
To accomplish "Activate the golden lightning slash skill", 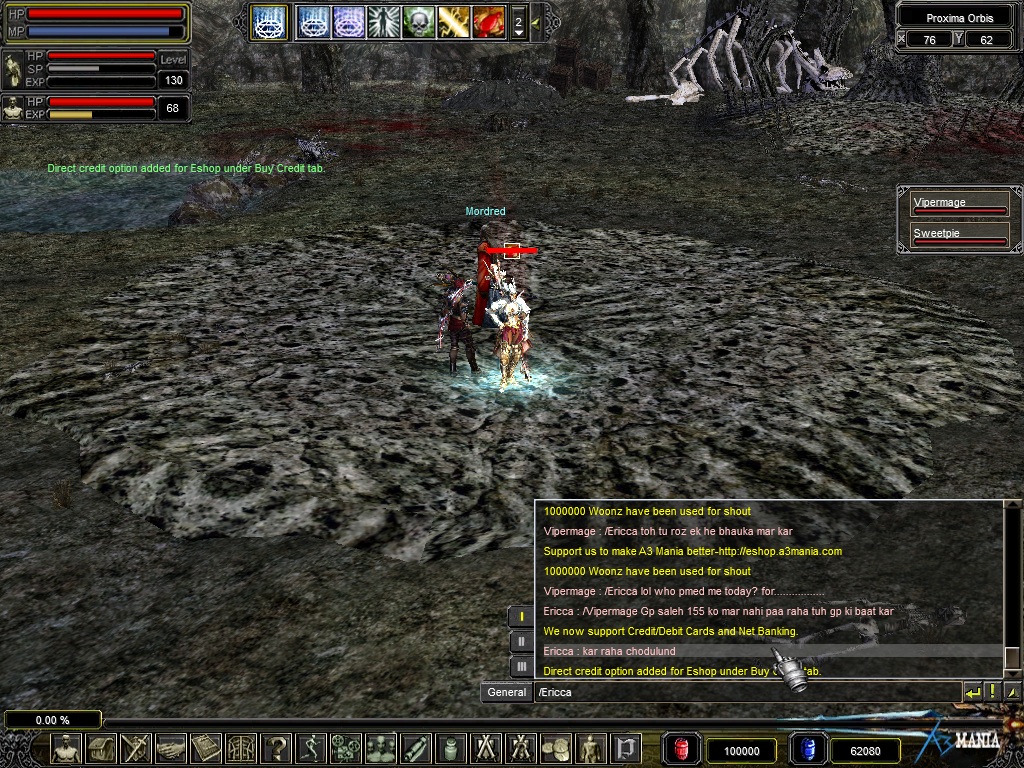I will pyautogui.click(x=453, y=21).
